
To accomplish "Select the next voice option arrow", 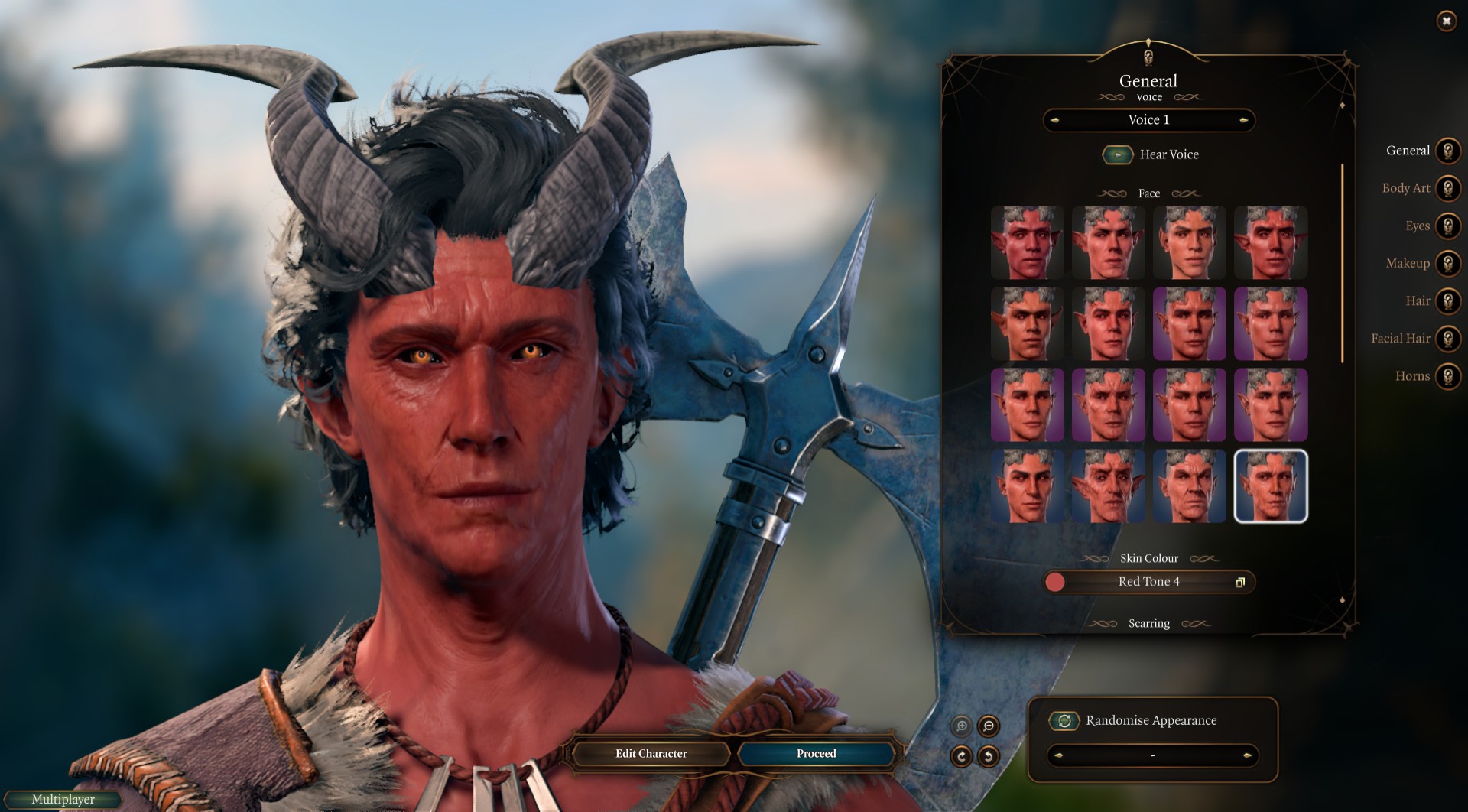I will click(x=1244, y=120).
